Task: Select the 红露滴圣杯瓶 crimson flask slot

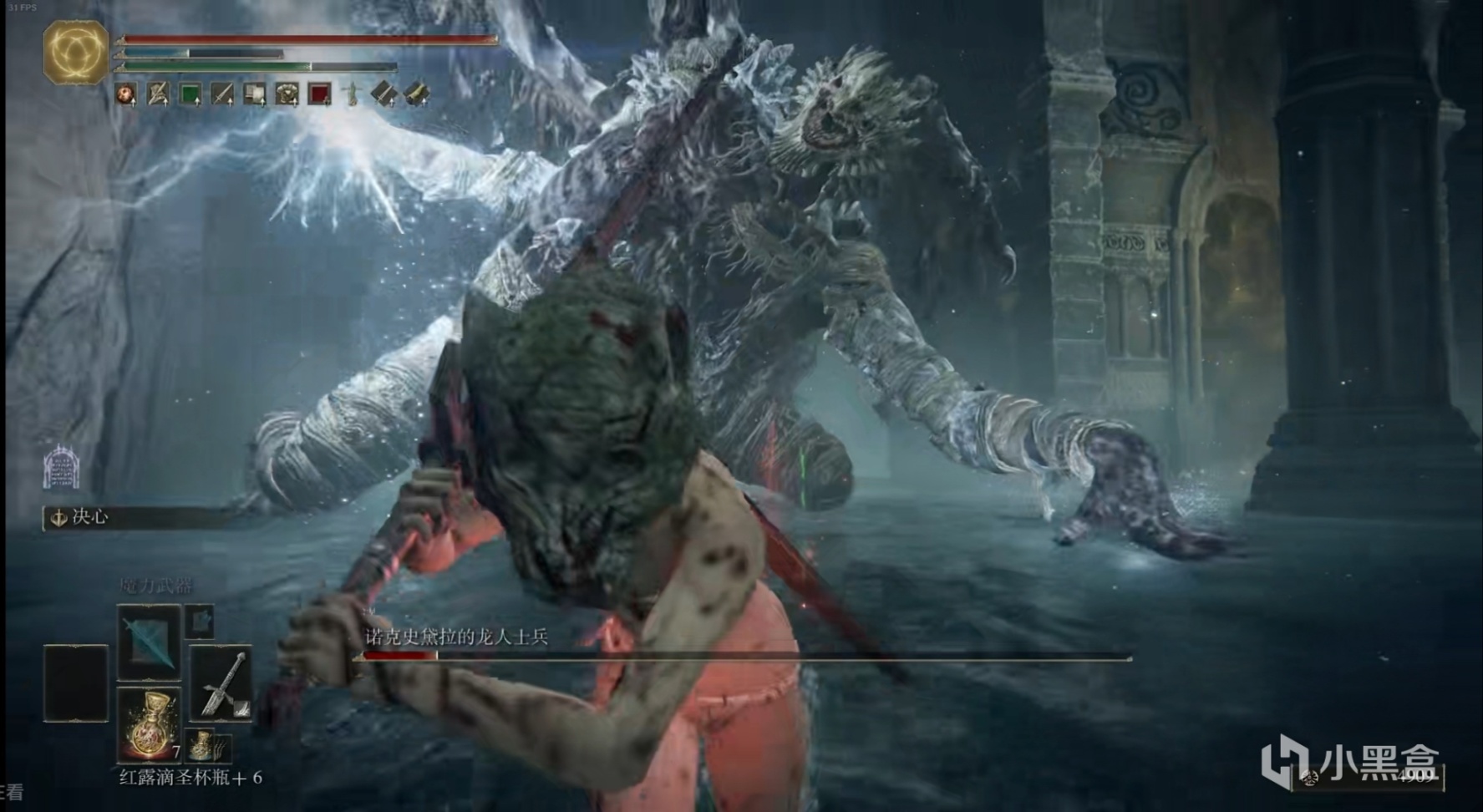Action: [x=149, y=723]
